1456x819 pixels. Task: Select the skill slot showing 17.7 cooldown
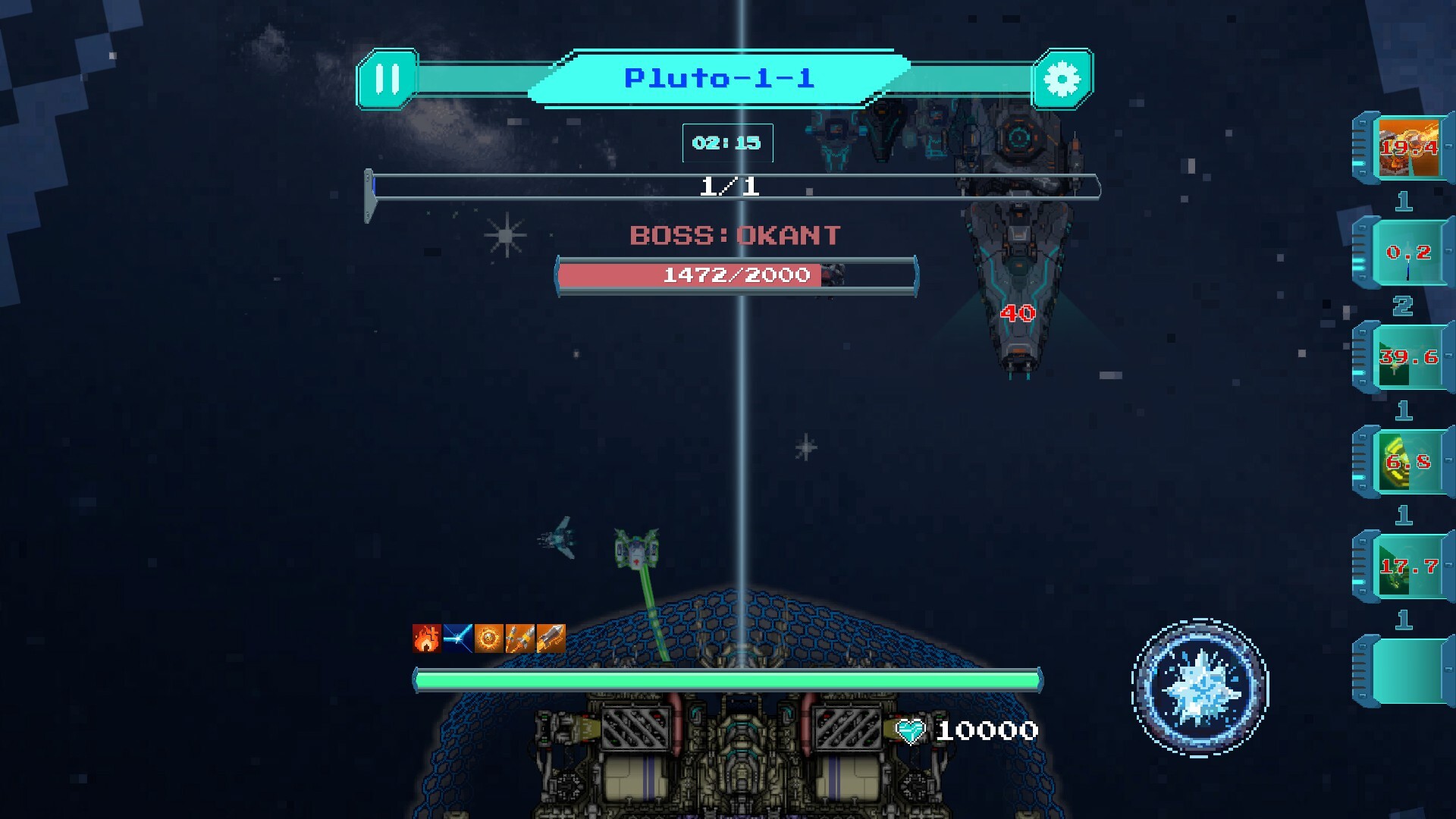(1408, 566)
